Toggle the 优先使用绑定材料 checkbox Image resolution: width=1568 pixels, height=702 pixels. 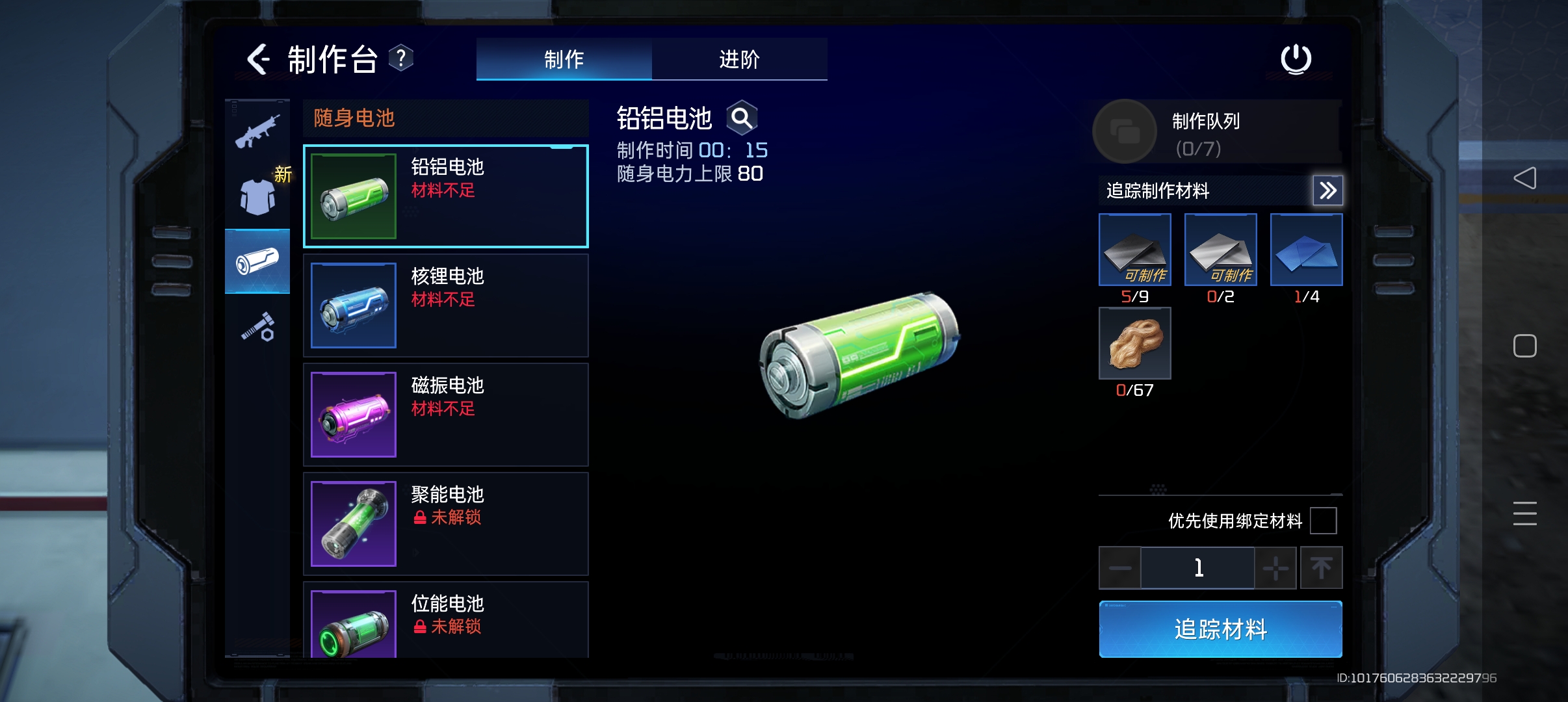(1323, 521)
